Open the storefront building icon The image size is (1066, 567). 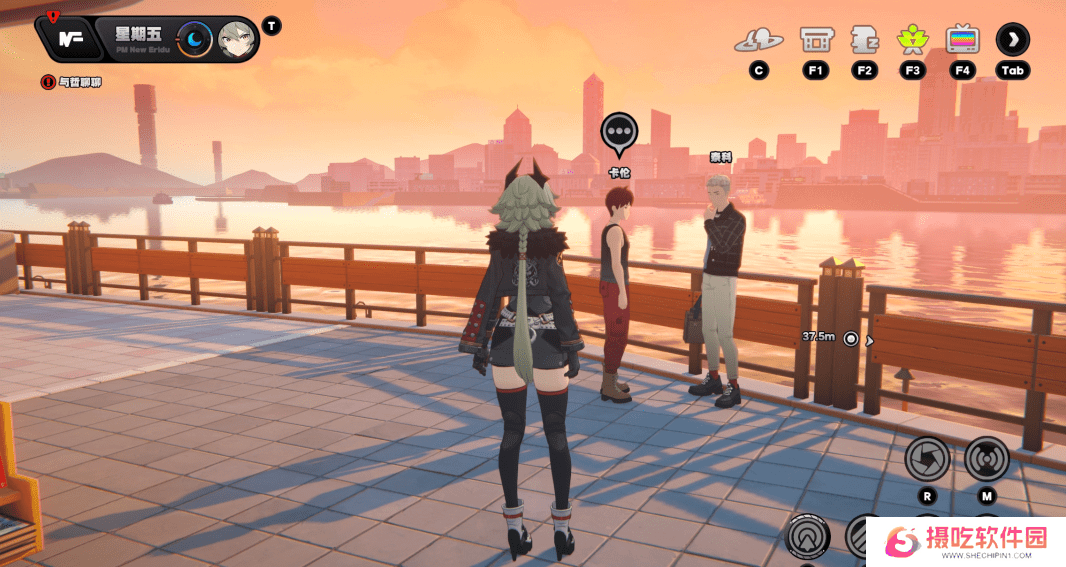point(816,40)
